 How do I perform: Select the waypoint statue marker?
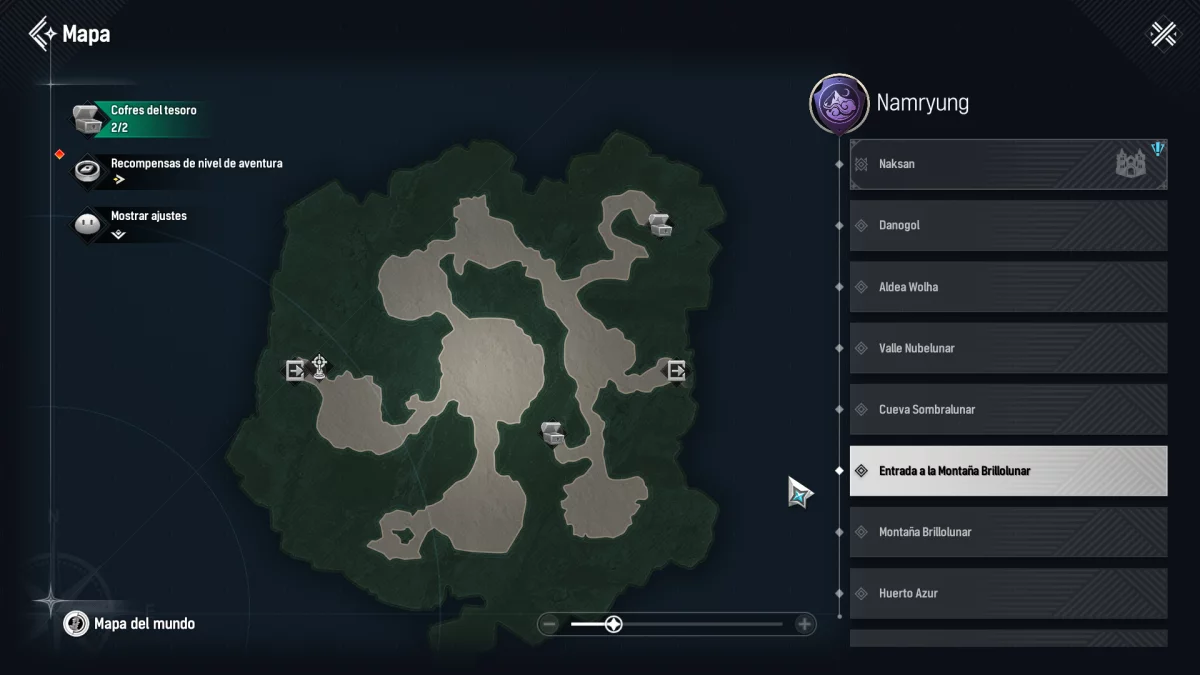coord(320,368)
